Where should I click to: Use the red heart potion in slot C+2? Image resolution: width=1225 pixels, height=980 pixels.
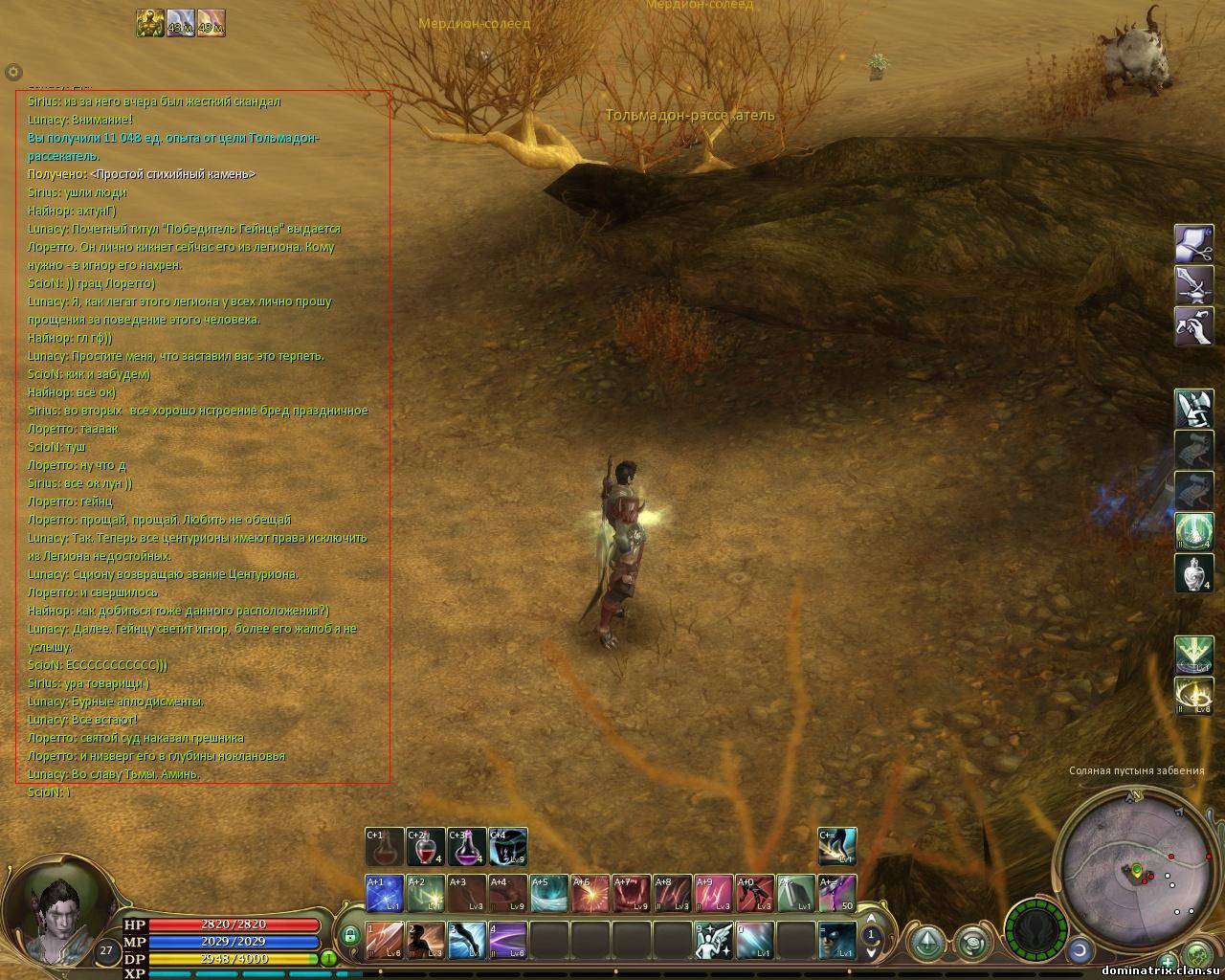coord(425,848)
